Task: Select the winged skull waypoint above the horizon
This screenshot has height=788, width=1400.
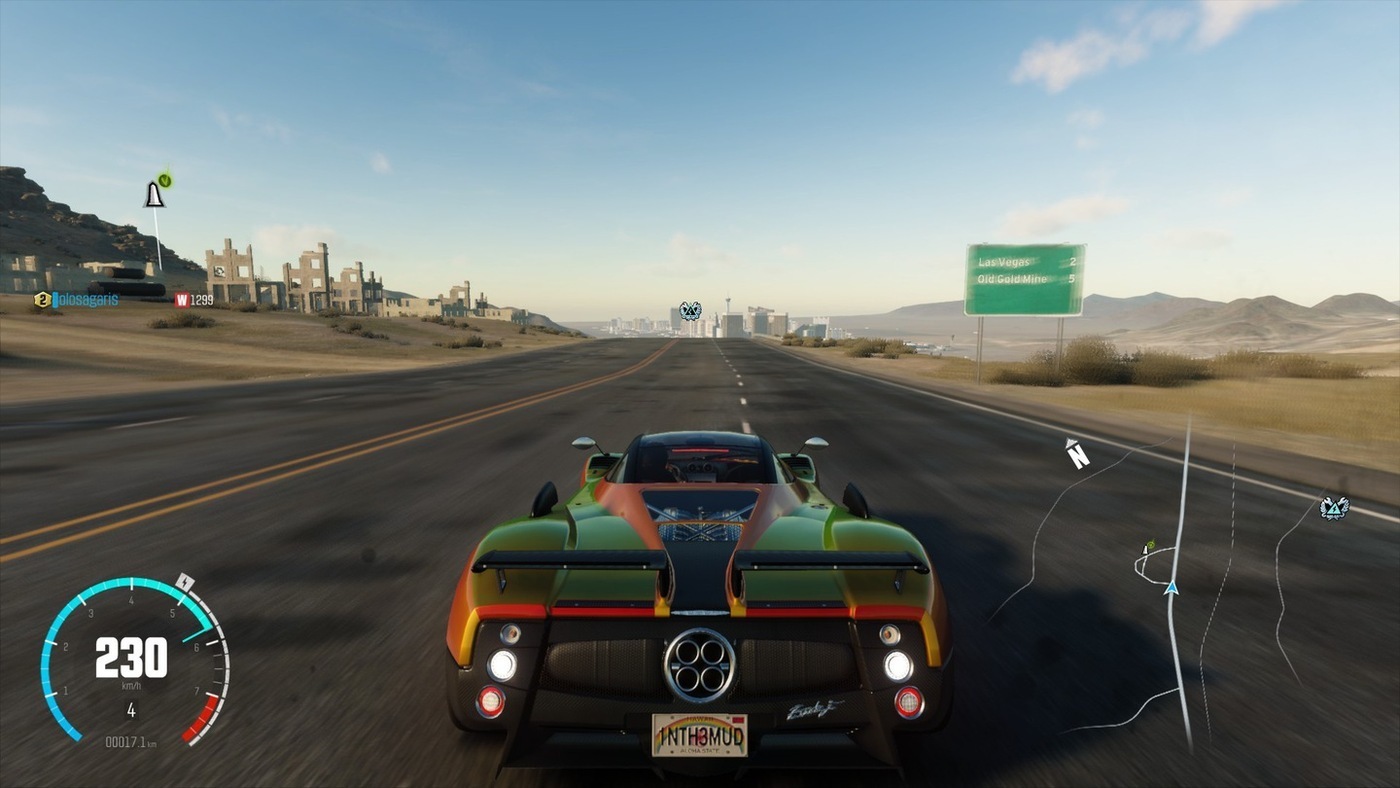Action: (x=690, y=311)
